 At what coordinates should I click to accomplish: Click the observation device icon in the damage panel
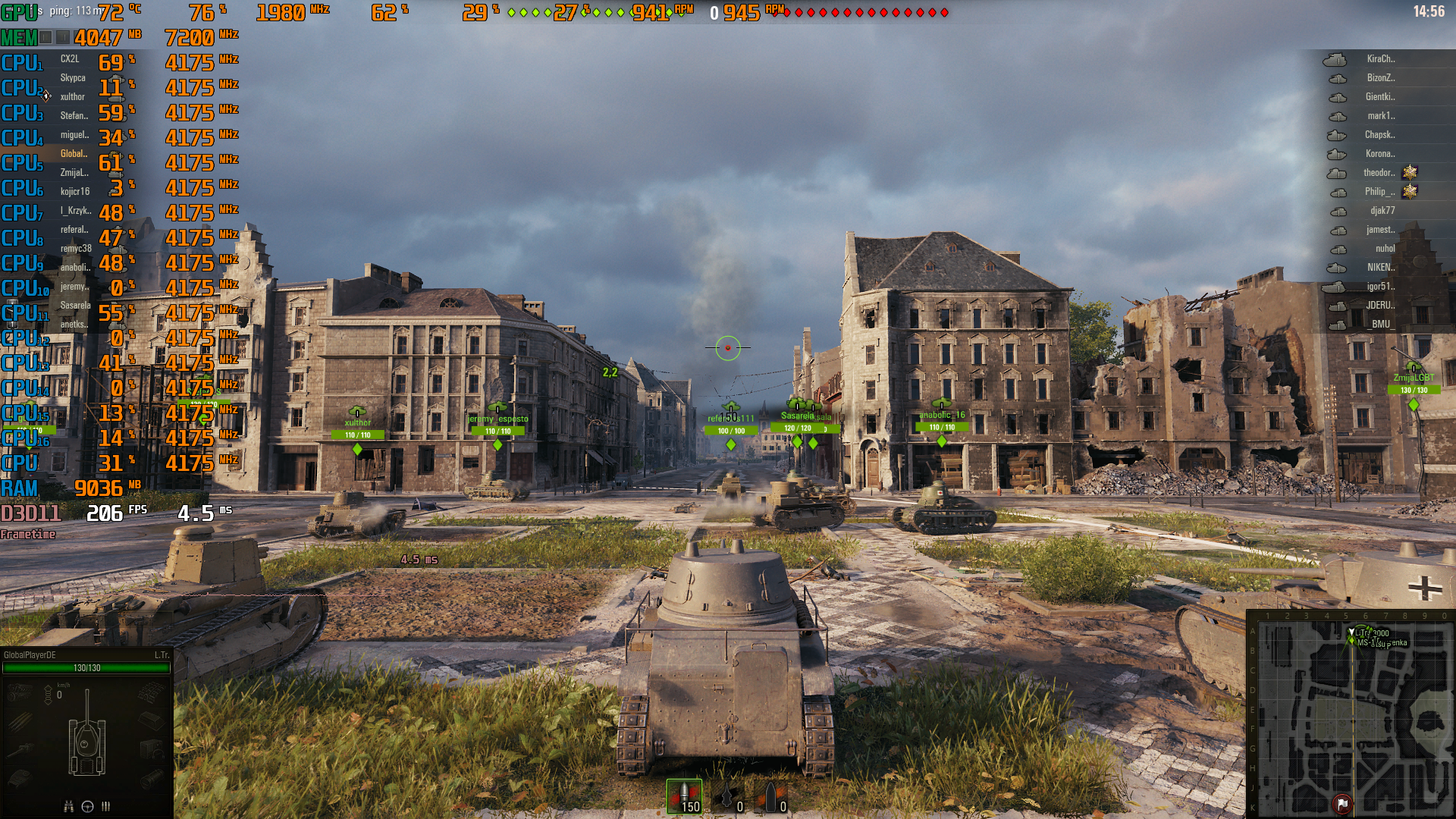tap(153, 777)
